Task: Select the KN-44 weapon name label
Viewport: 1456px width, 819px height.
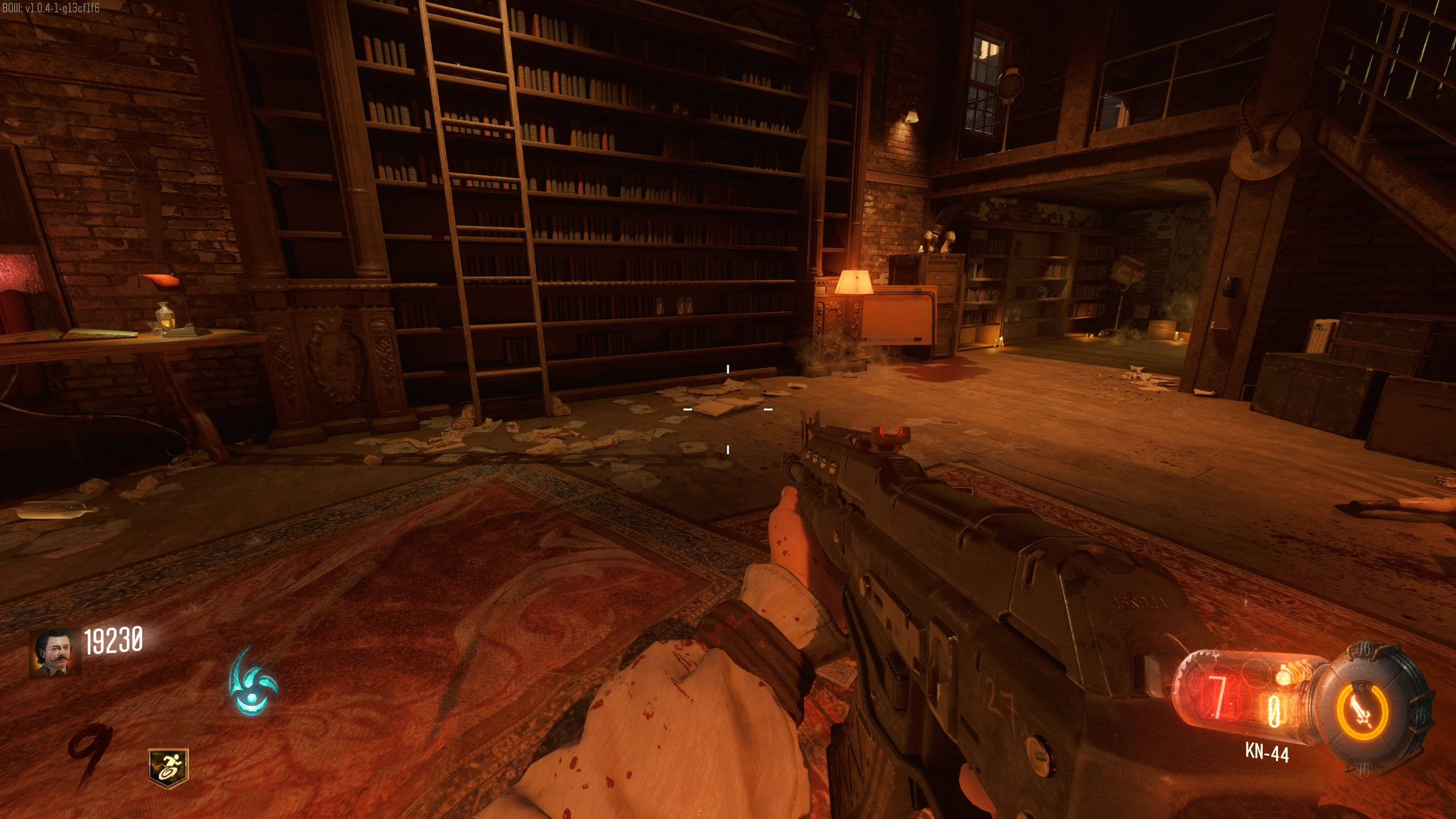Action: pos(1267,752)
